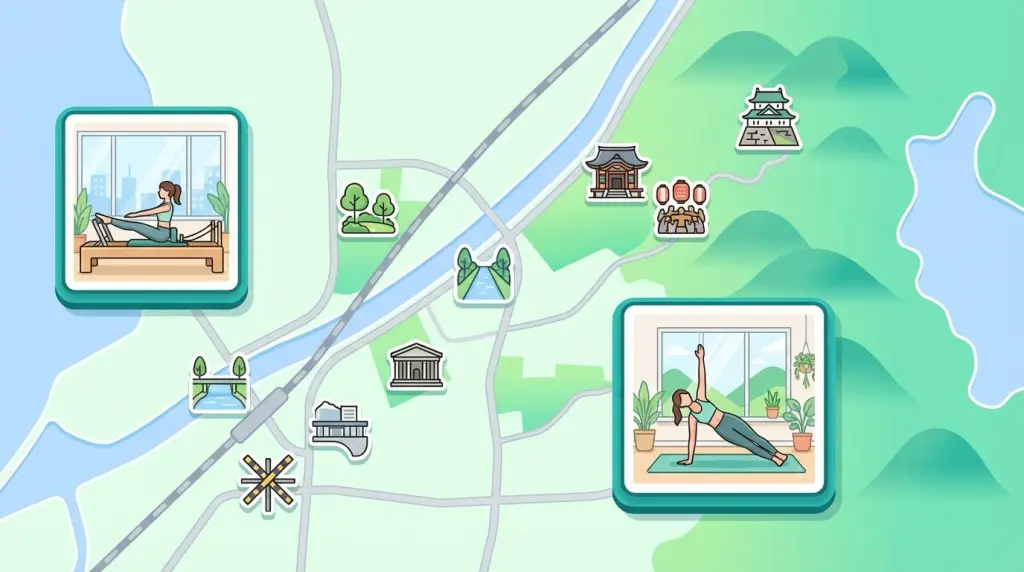This screenshot has height=572, width=1024.
Task: Choose the columned museum marker
Action: (416, 365)
